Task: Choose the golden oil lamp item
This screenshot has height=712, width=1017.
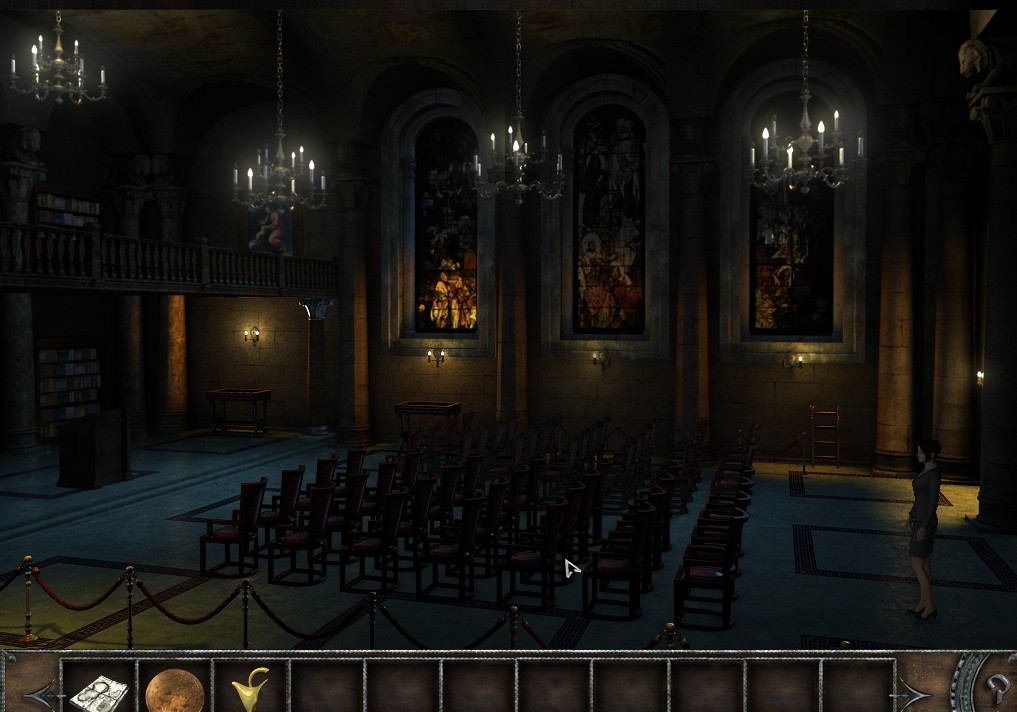Action: tap(250, 689)
